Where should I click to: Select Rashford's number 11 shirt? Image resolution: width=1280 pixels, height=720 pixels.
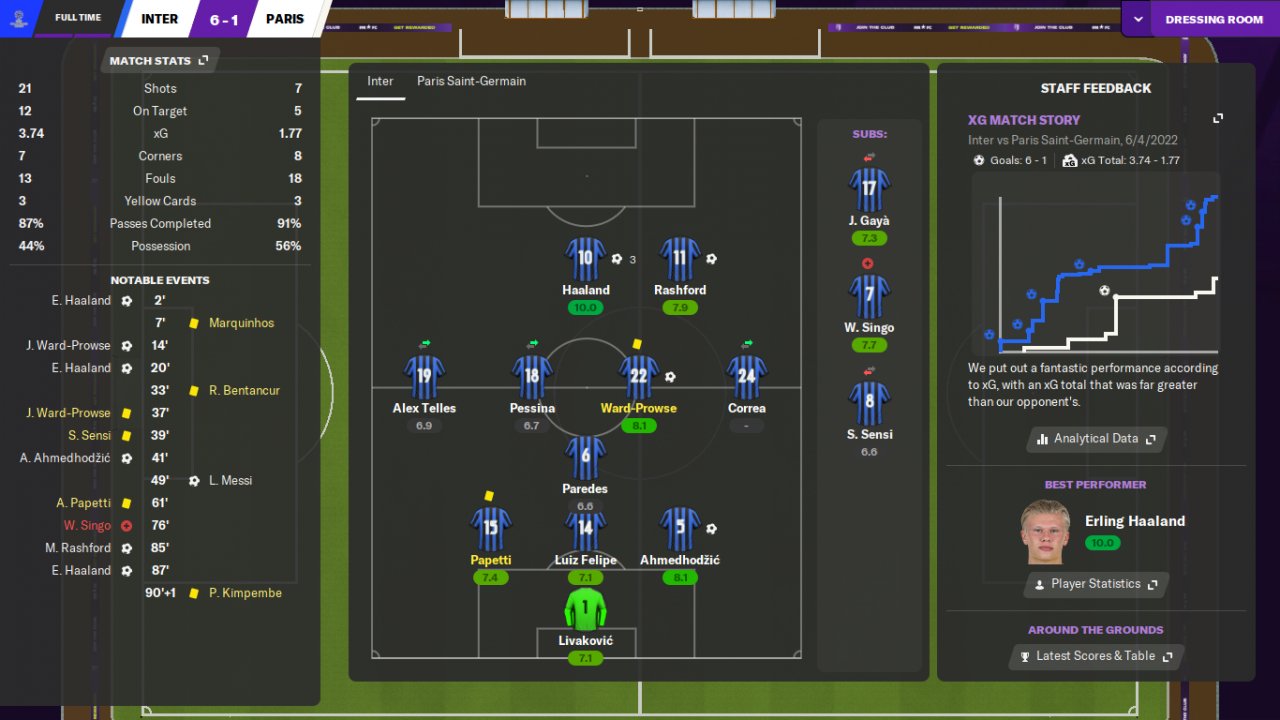tap(680, 259)
